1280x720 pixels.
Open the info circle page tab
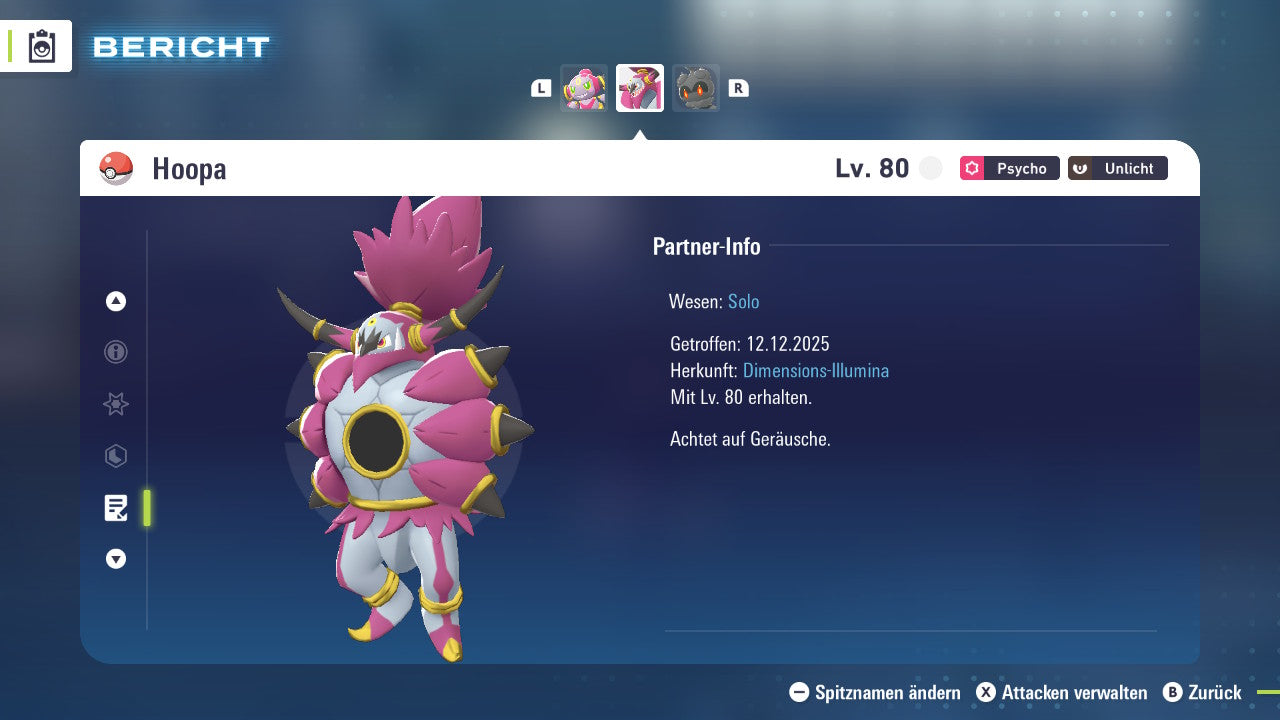coord(116,352)
